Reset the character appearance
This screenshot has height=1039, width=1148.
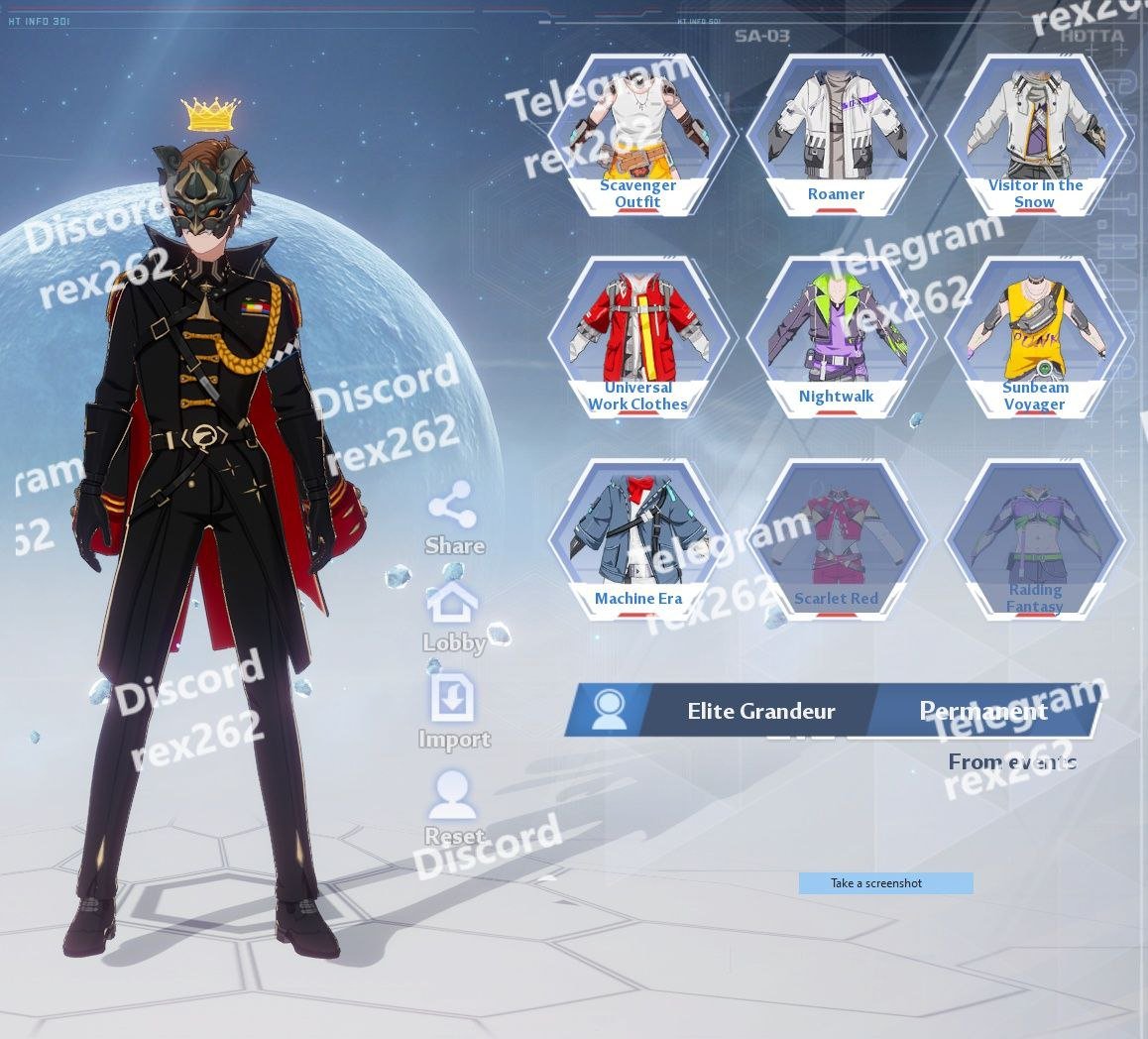453,807
